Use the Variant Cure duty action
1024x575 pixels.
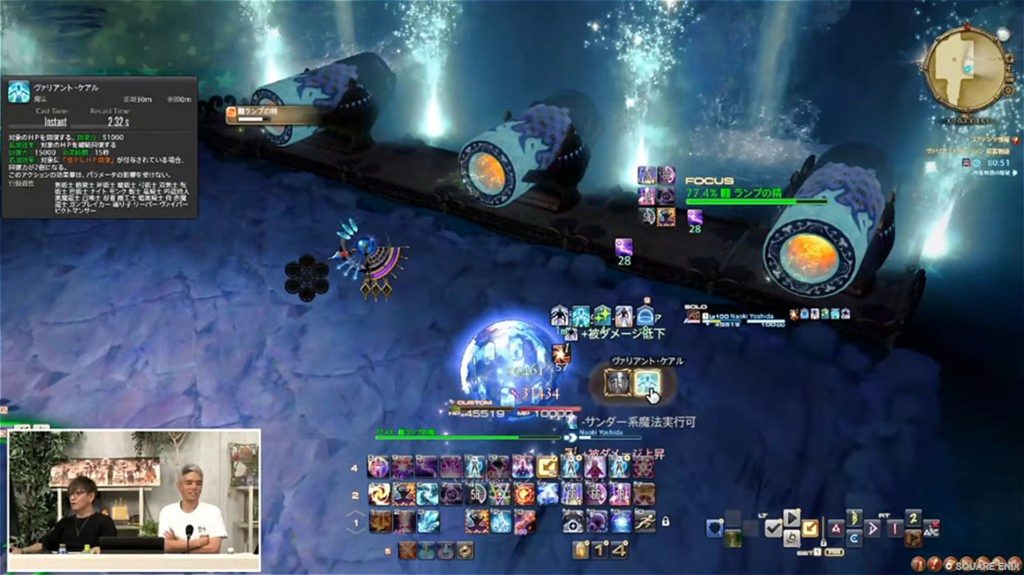click(x=647, y=381)
